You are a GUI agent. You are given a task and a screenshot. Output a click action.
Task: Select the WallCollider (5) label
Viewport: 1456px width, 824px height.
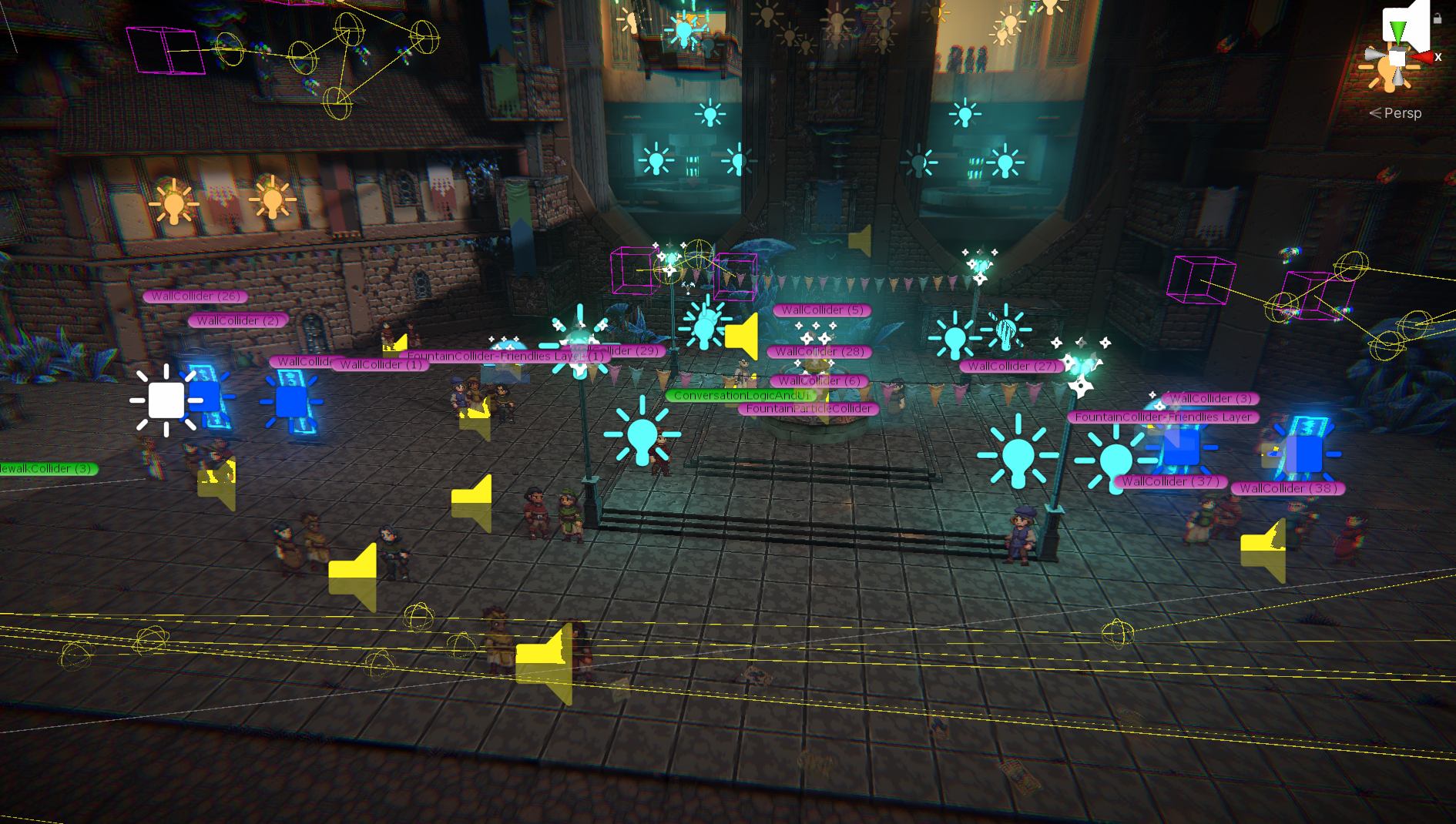[x=822, y=310]
